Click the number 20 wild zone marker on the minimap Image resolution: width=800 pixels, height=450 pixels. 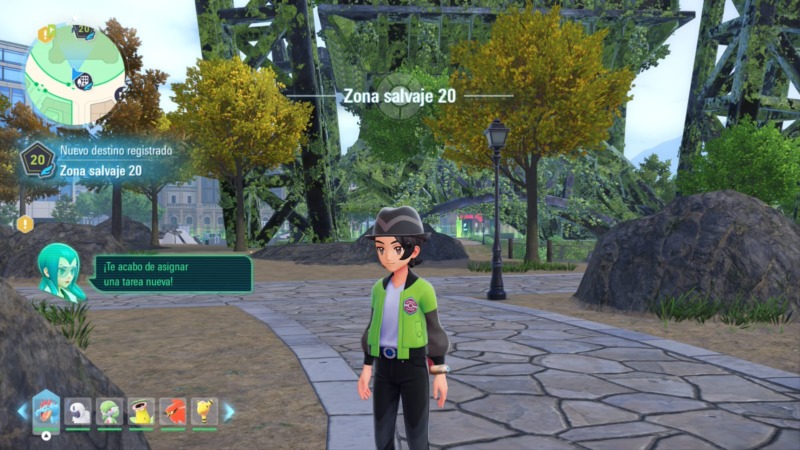coord(84,31)
